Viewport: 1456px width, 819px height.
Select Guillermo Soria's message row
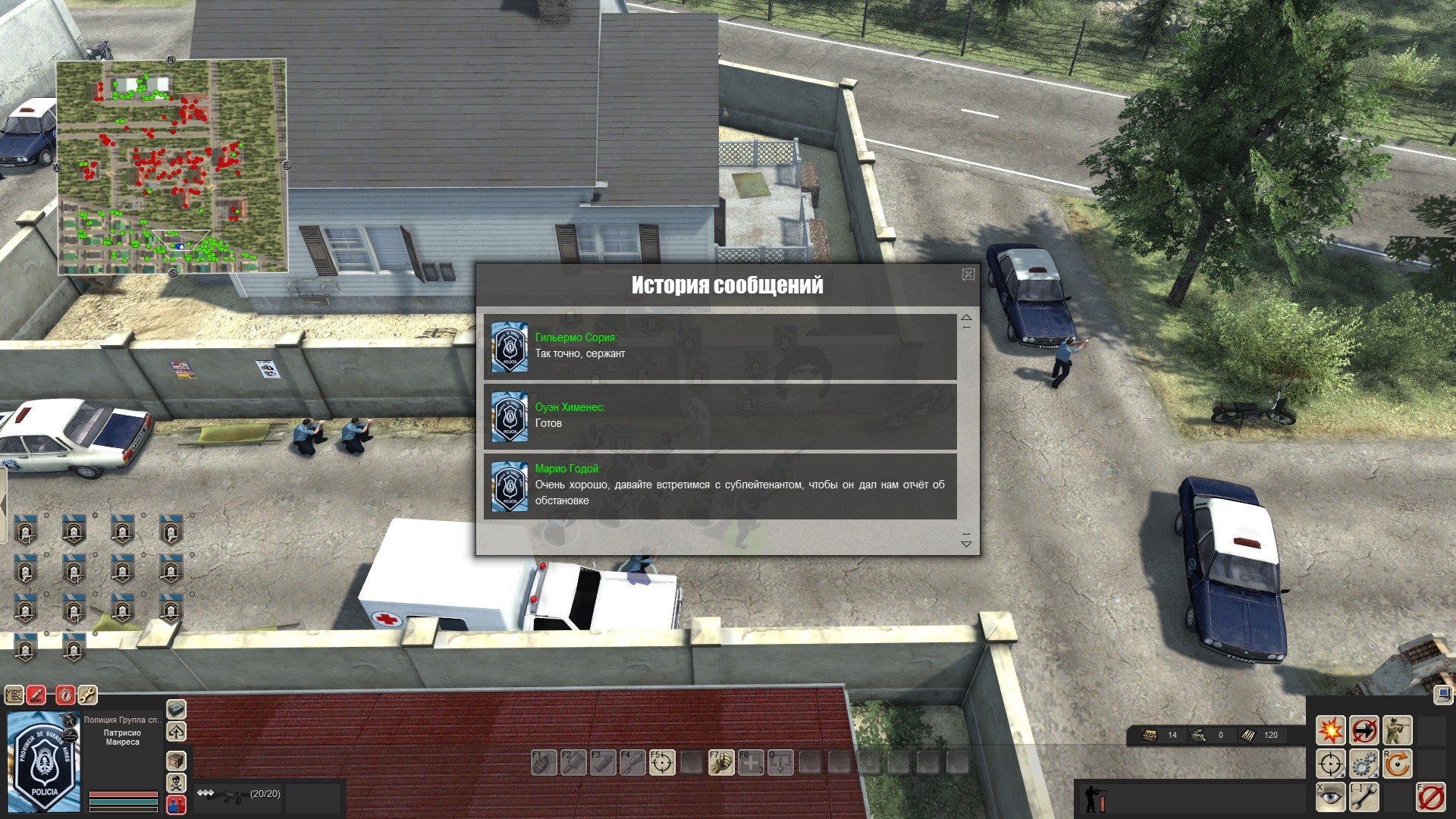[x=720, y=347]
